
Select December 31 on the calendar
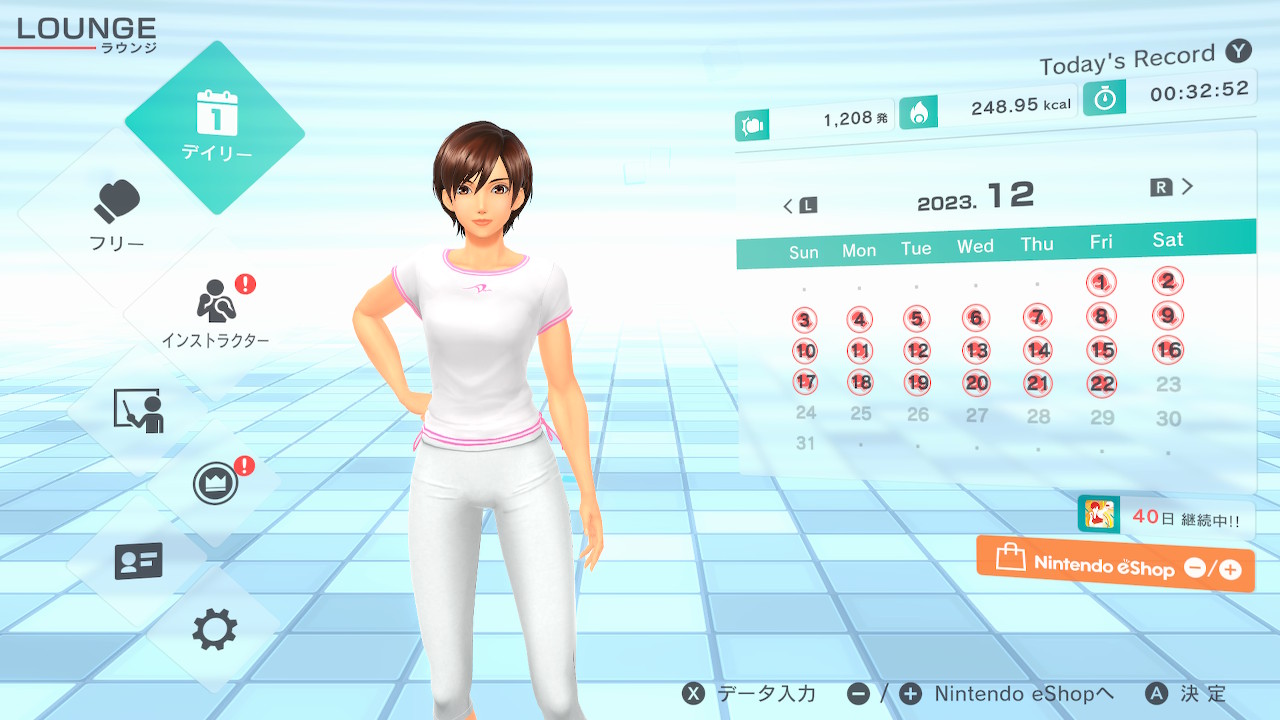pyautogui.click(x=805, y=443)
